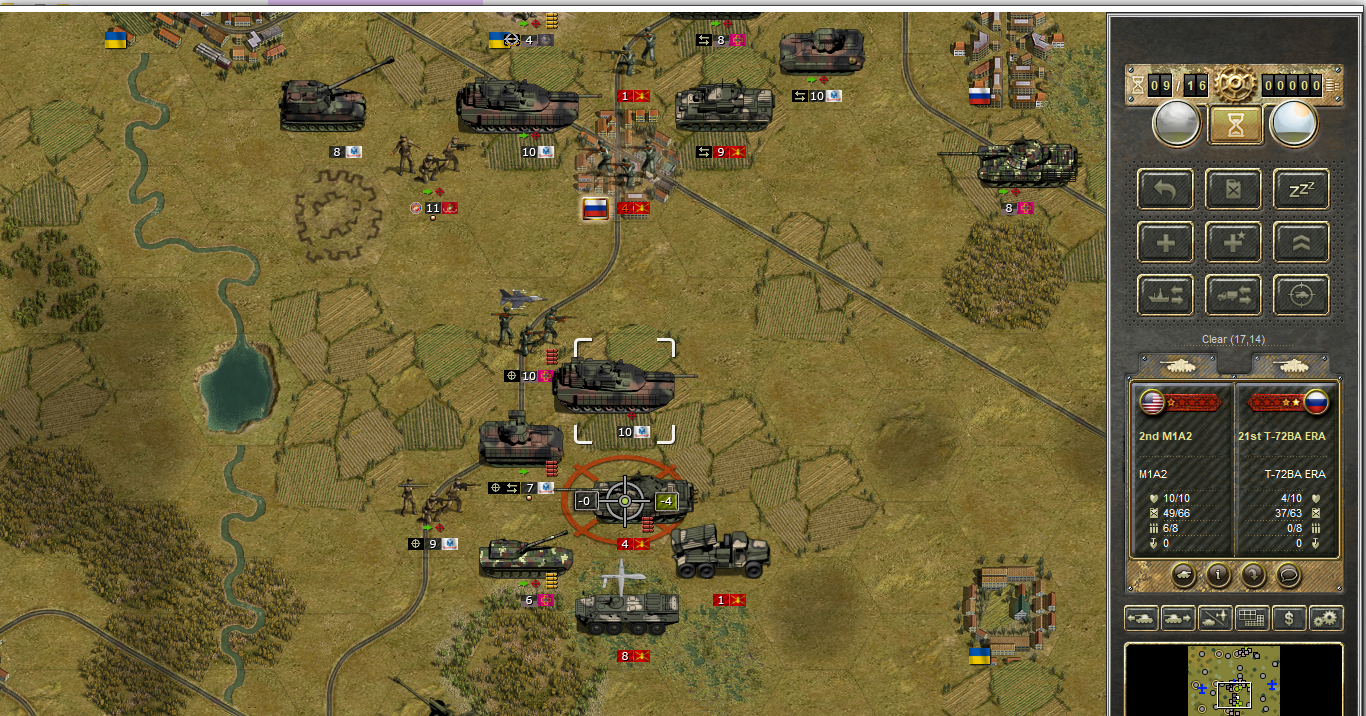
Task: Upgrade the unit with the double-chevron button
Action: (1301, 242)
